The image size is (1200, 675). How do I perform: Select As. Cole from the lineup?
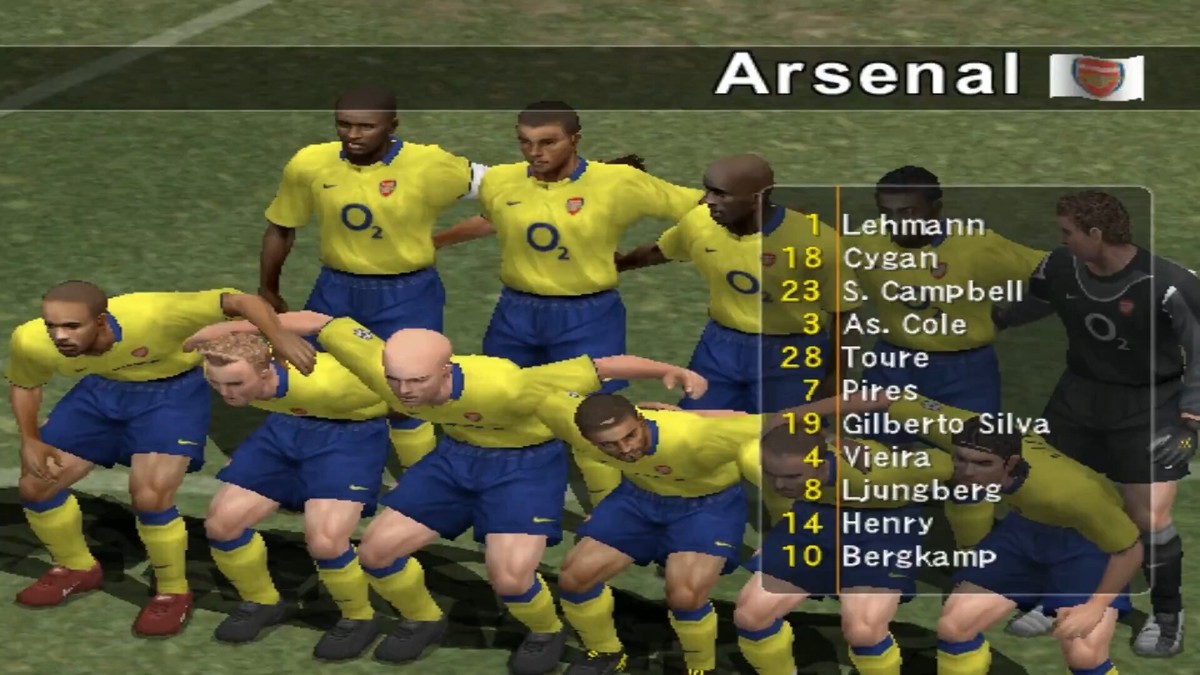point(904,324)
